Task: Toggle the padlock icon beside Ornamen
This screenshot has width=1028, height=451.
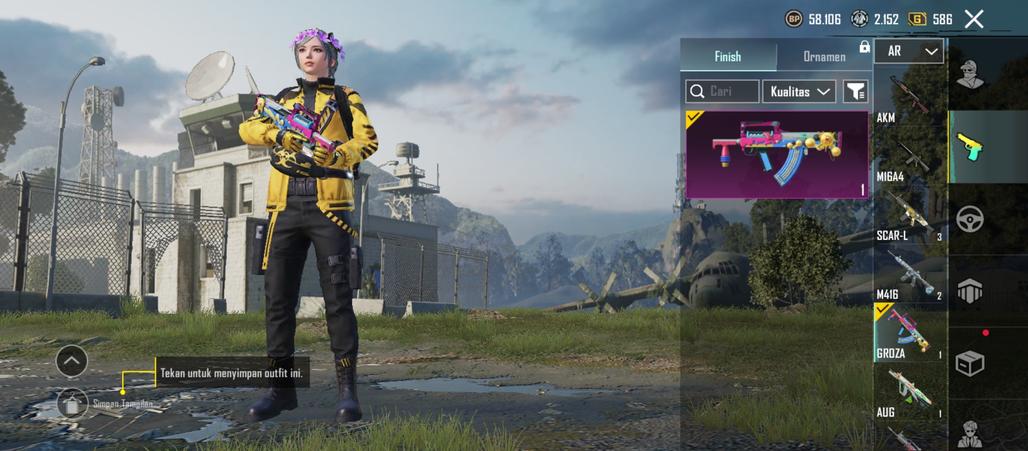Action: coord(864,47)
